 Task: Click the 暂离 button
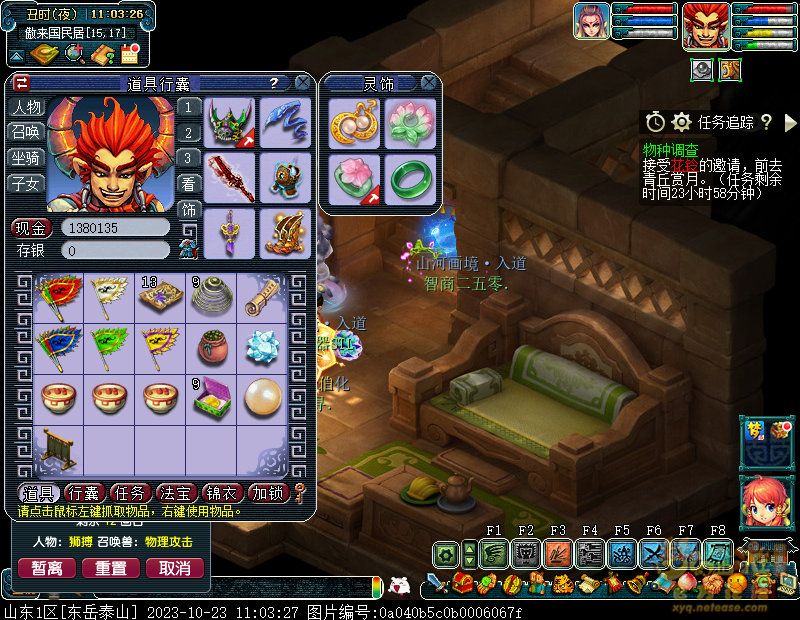click(x=47, y=568)
